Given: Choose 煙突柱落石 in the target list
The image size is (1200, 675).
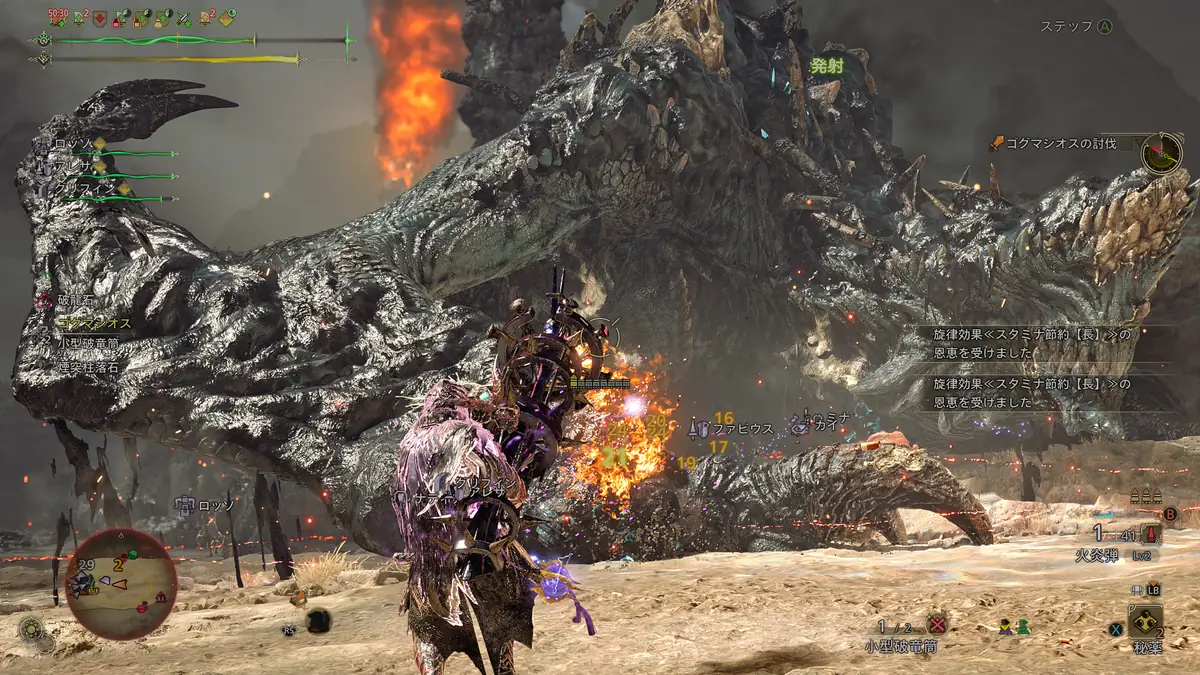Looking at the screenshot, I should pyautogui.click(x=89, y=366).
